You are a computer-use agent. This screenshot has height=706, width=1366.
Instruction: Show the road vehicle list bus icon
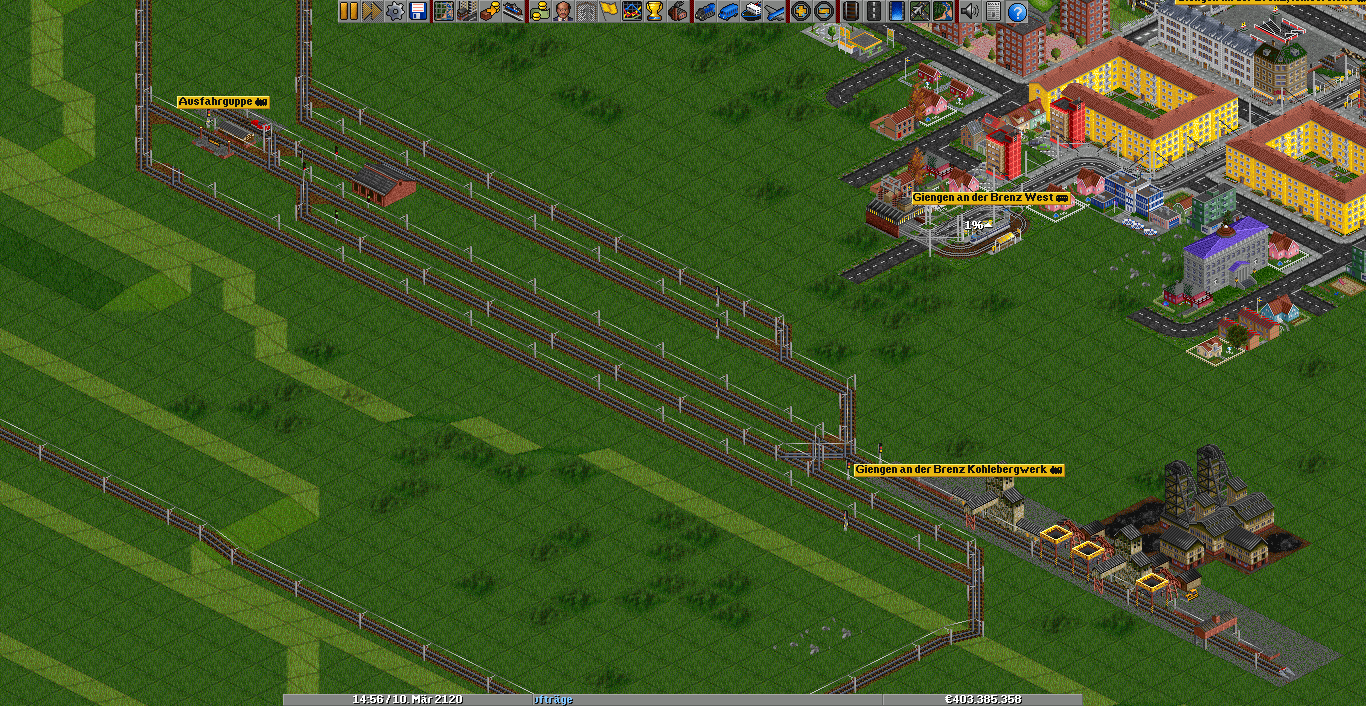tap(727, 11)
